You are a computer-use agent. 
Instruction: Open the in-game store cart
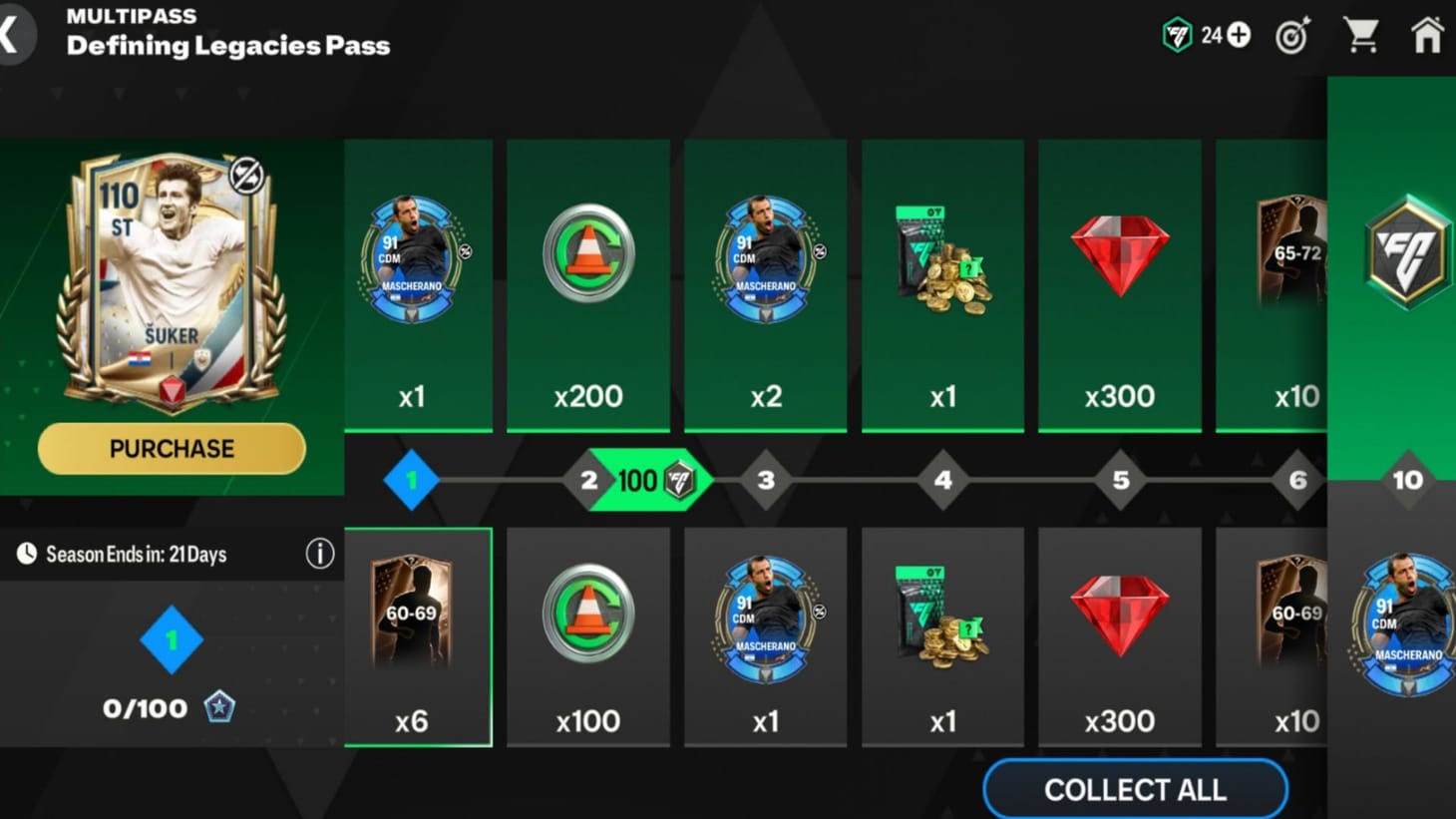pos(1362,34)
